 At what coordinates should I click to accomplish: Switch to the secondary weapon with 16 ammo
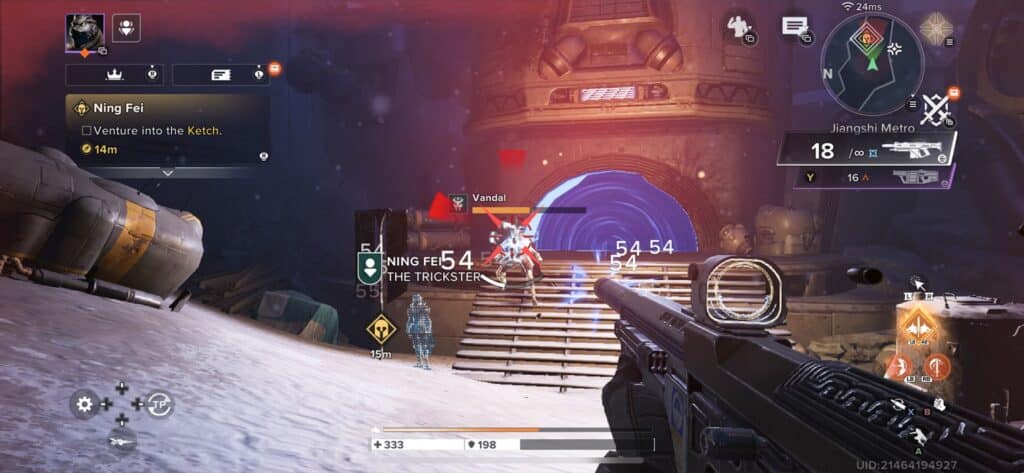875,177
